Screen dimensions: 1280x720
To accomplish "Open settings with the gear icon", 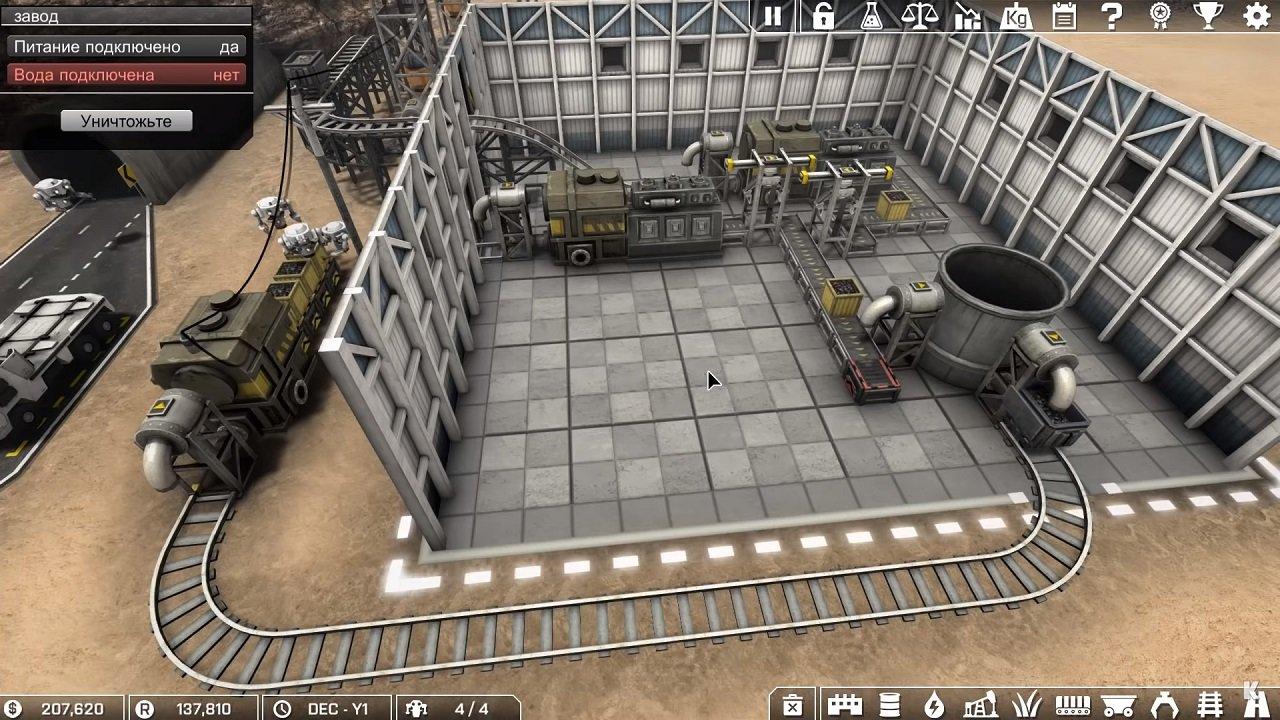I will [x=1256, y=16].
